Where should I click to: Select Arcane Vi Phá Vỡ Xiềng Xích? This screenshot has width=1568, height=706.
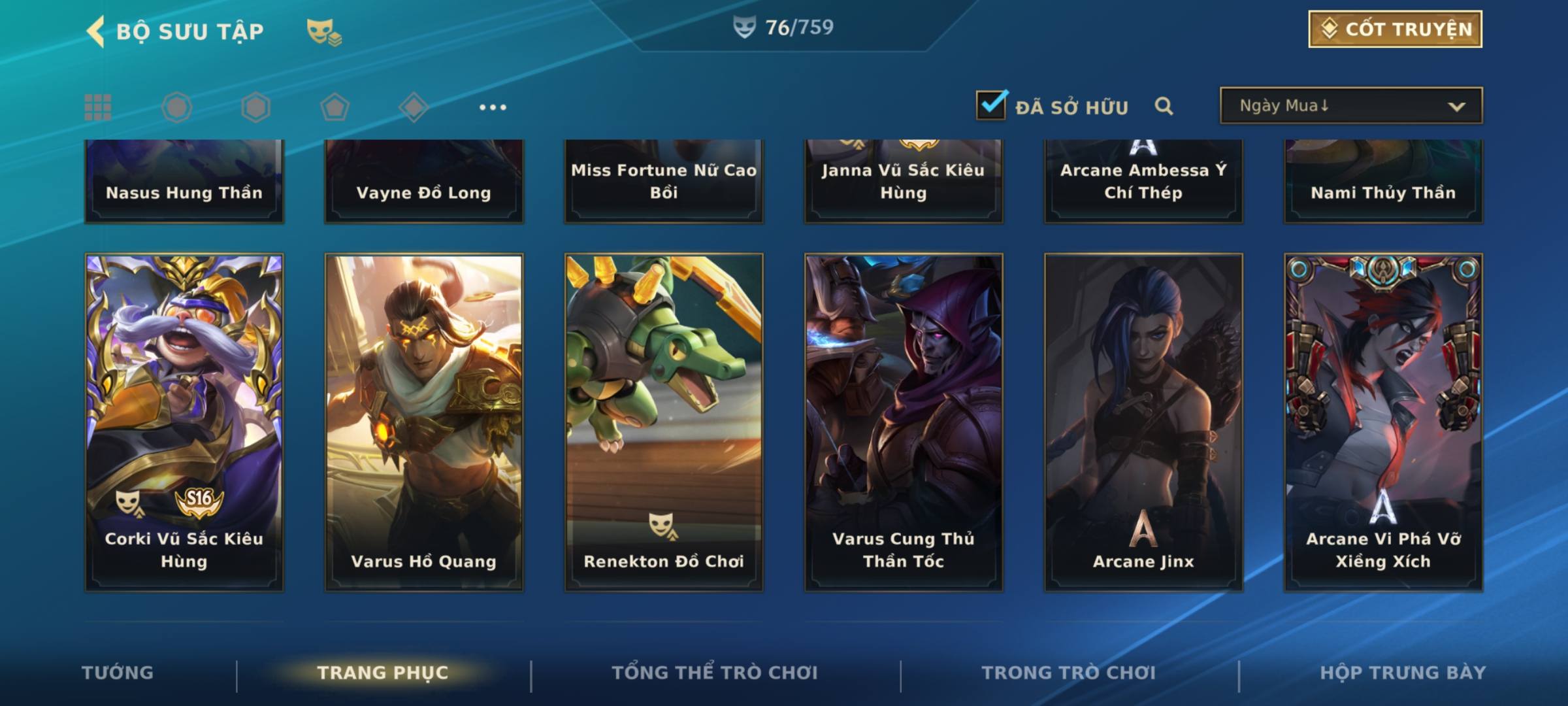click(1383, 422)
